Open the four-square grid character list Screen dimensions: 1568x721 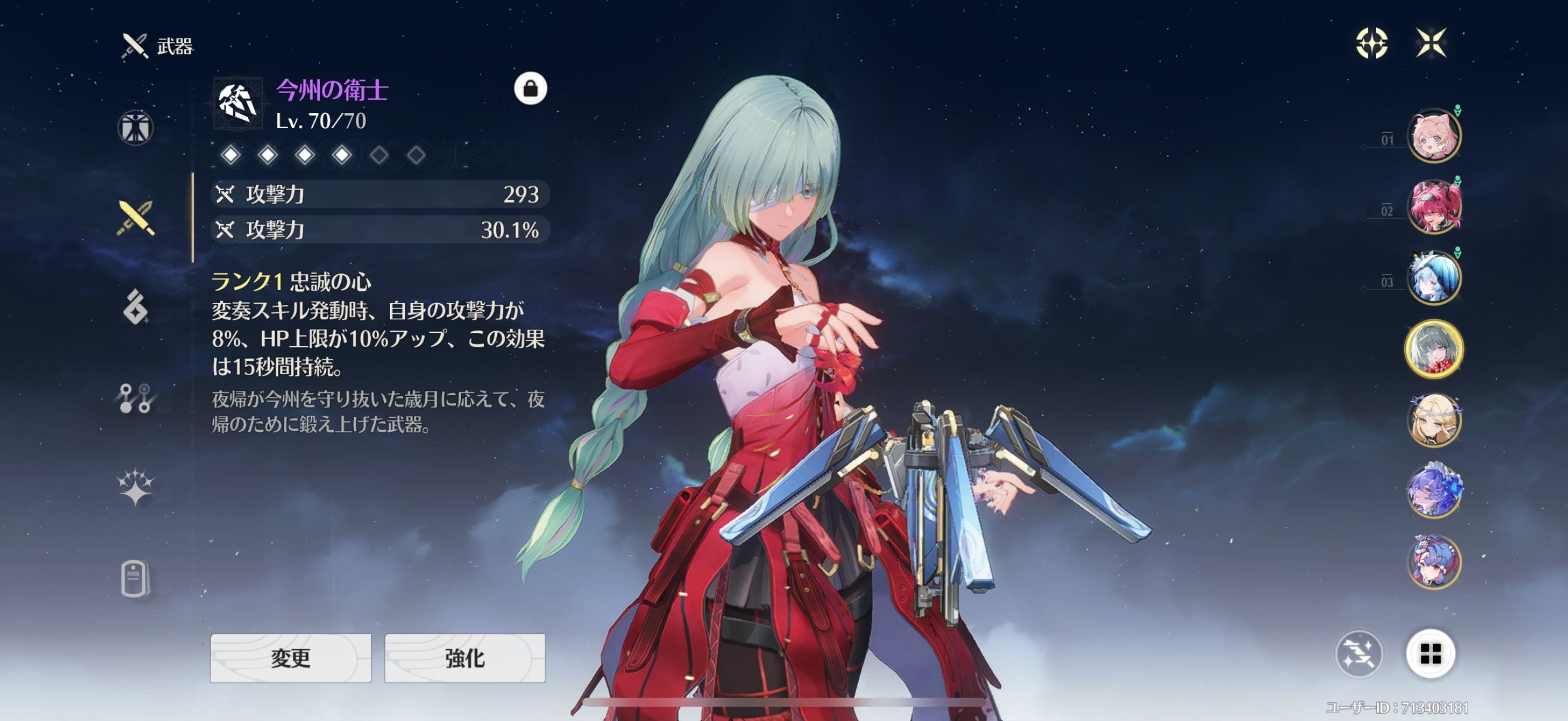click(1430, 654)
